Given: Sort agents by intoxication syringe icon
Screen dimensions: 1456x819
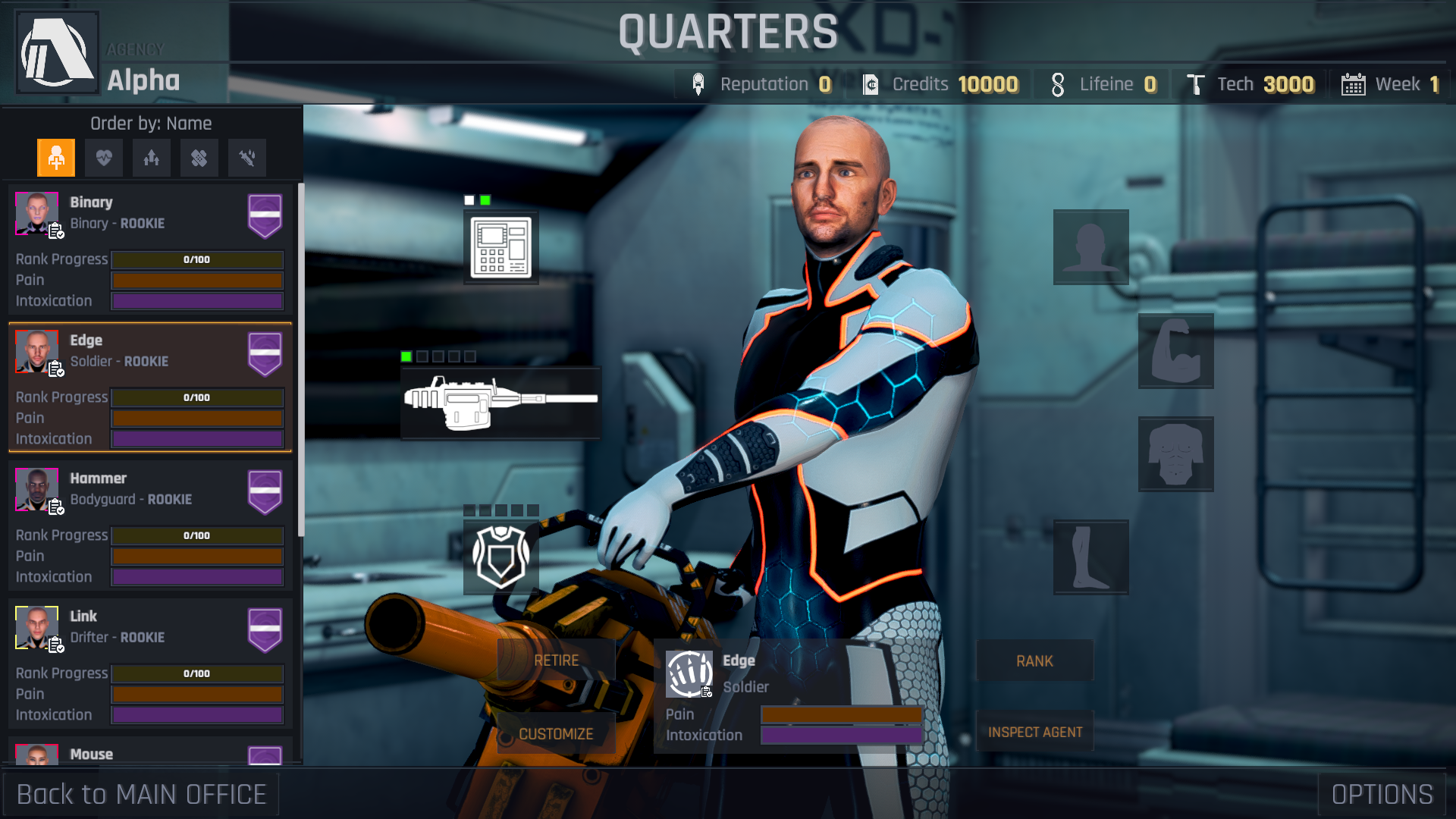Looking at the screenshot, I should pyautogui.click(x=246, y=158).
